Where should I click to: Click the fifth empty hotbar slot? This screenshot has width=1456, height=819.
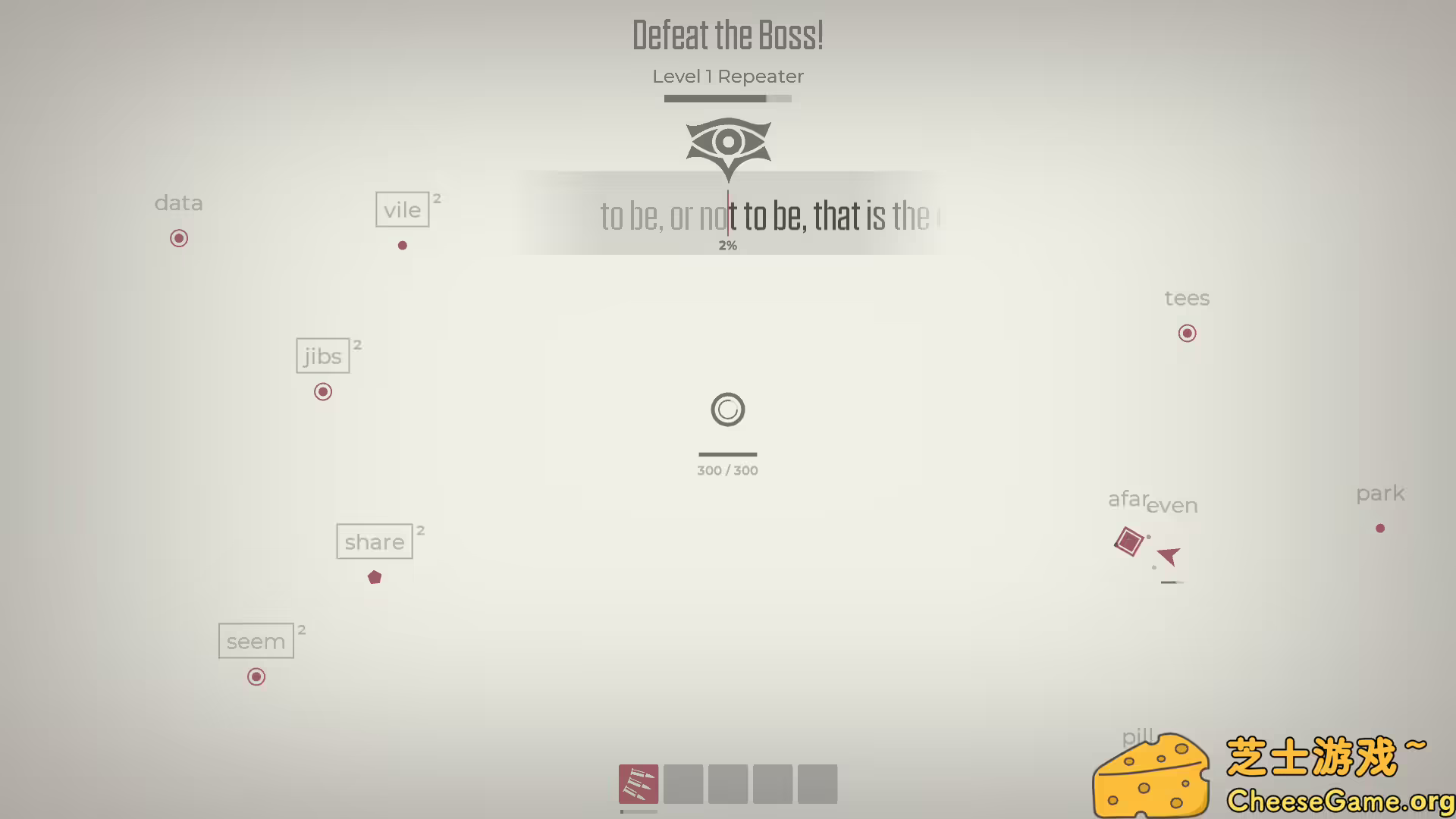816,783
